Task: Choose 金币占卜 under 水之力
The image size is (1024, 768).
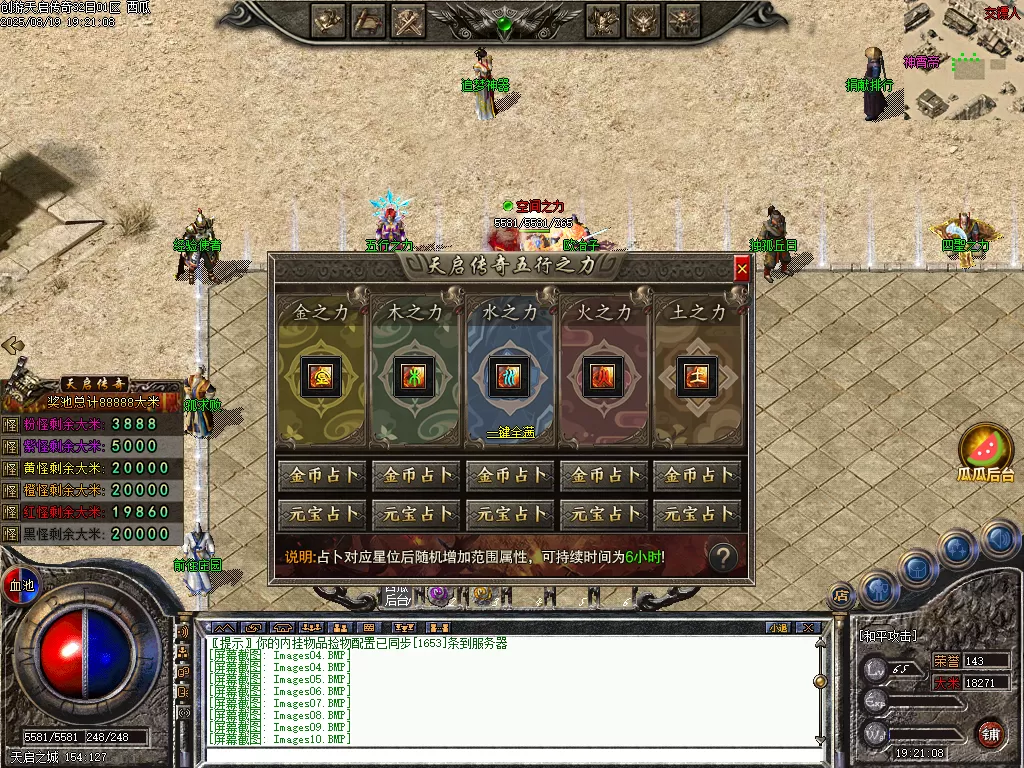Action: 510,476
